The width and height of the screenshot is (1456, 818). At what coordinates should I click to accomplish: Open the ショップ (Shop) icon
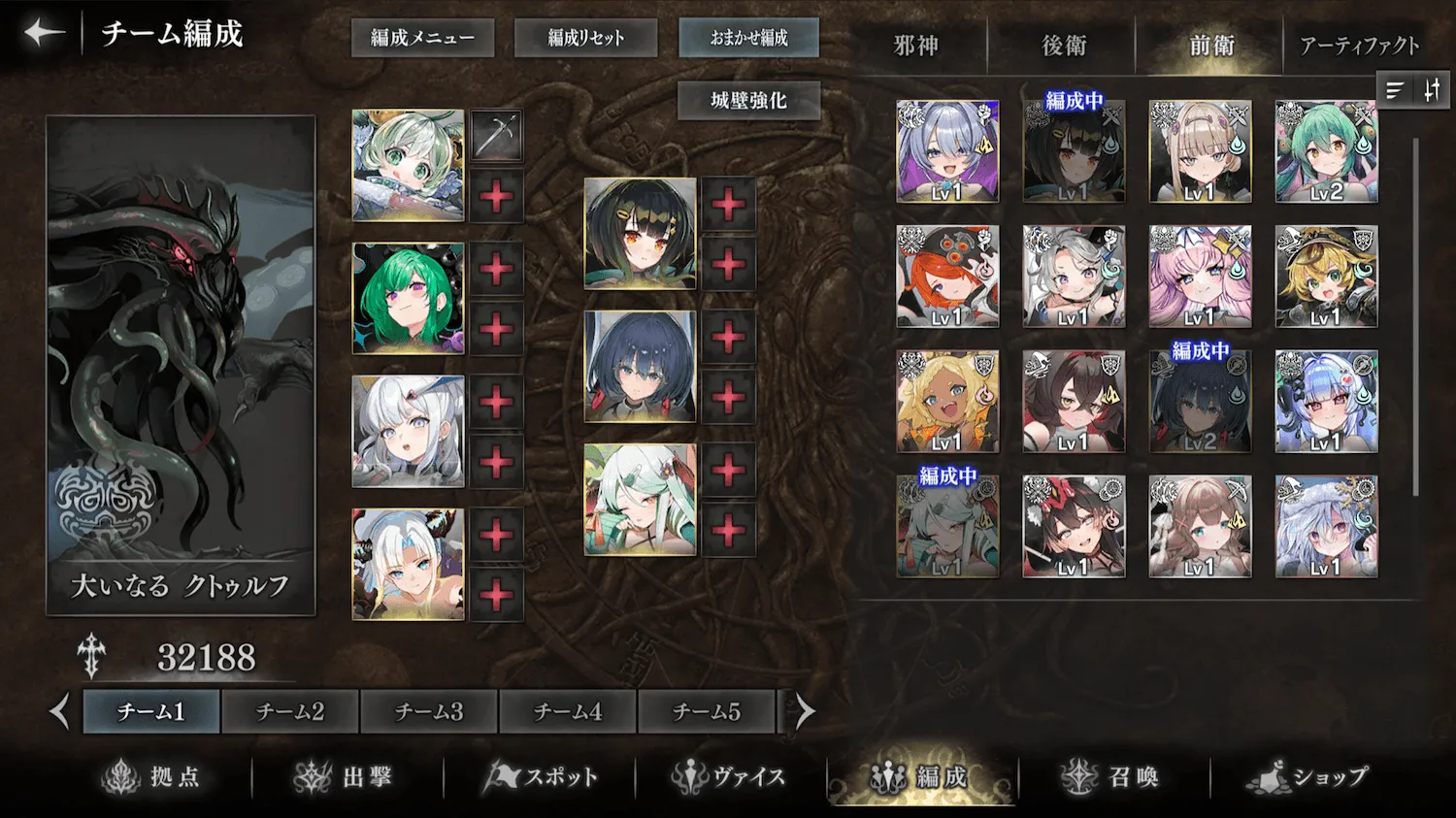[1306, 775]
